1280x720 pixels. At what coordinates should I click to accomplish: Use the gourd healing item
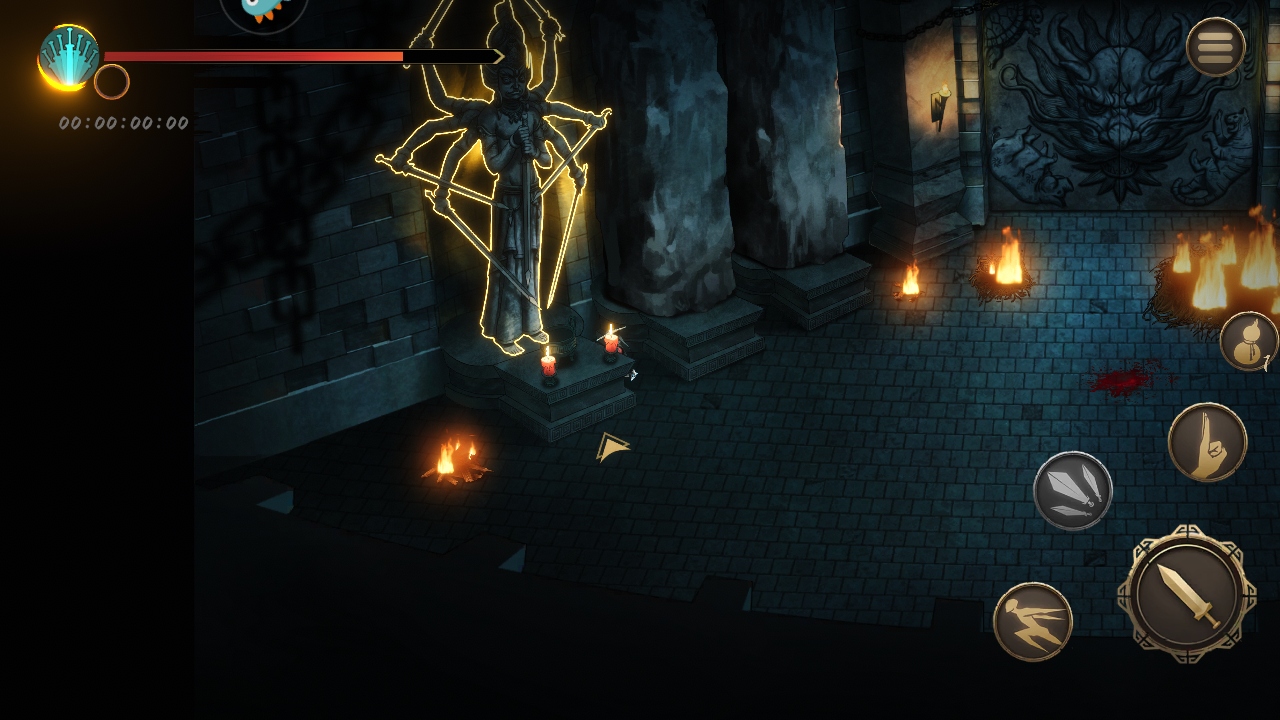point(1248,342)
